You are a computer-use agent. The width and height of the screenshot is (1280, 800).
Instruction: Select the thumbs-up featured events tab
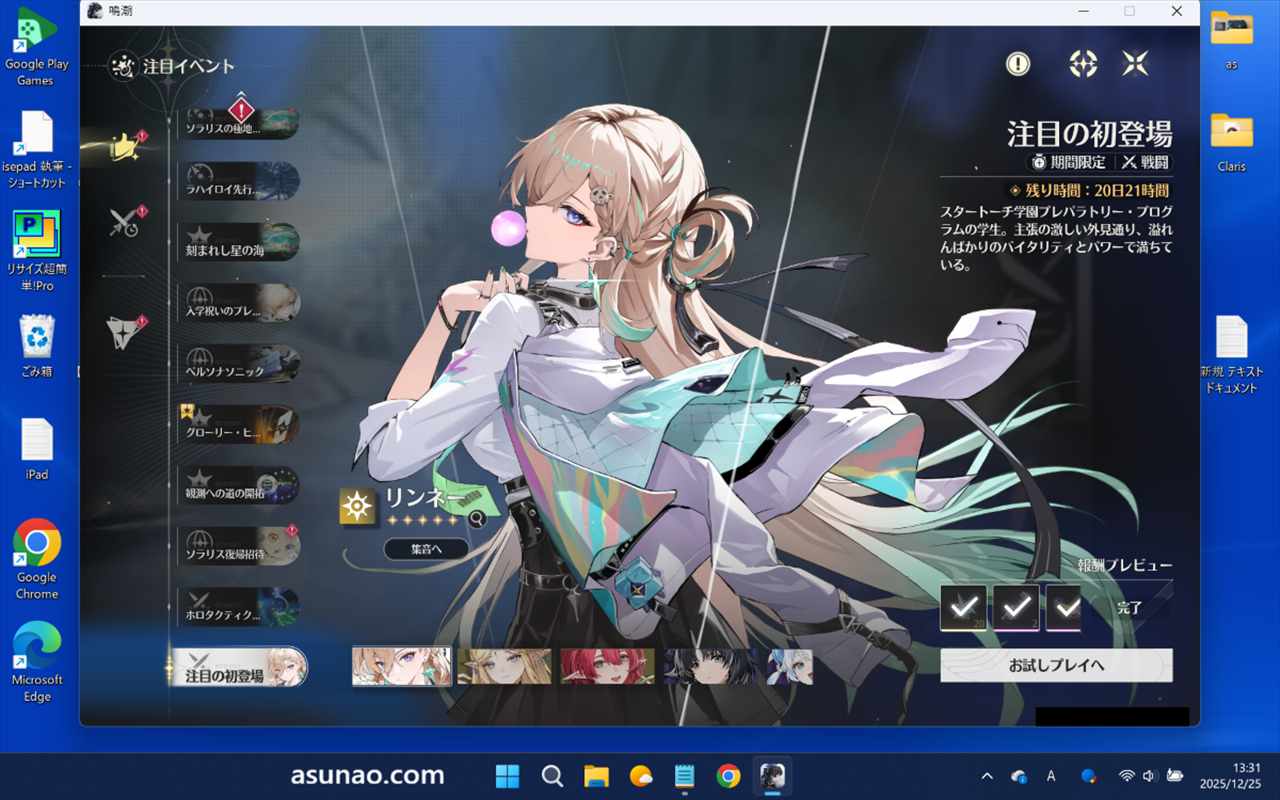tap(126, 147)
